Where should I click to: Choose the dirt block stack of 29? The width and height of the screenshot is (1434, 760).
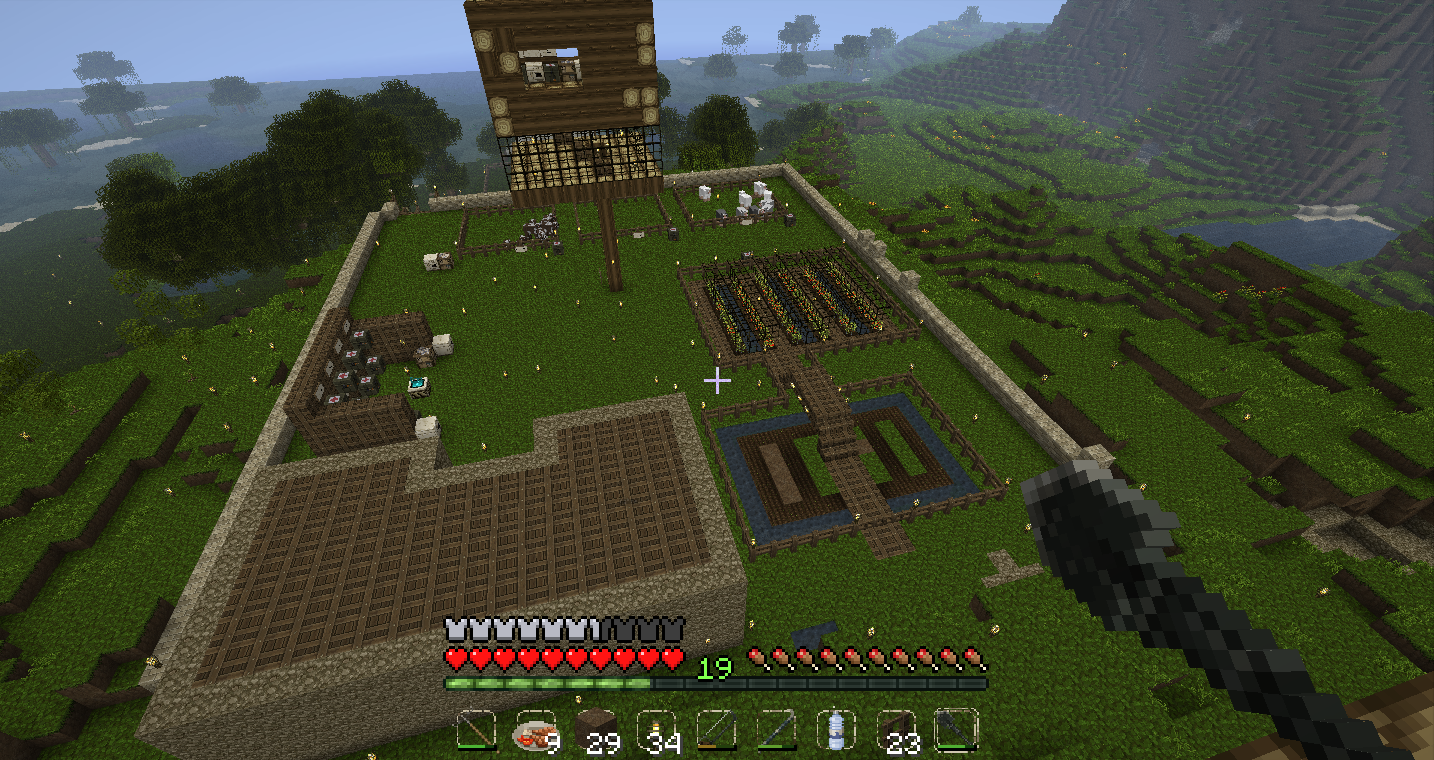(x=596, y=731)
